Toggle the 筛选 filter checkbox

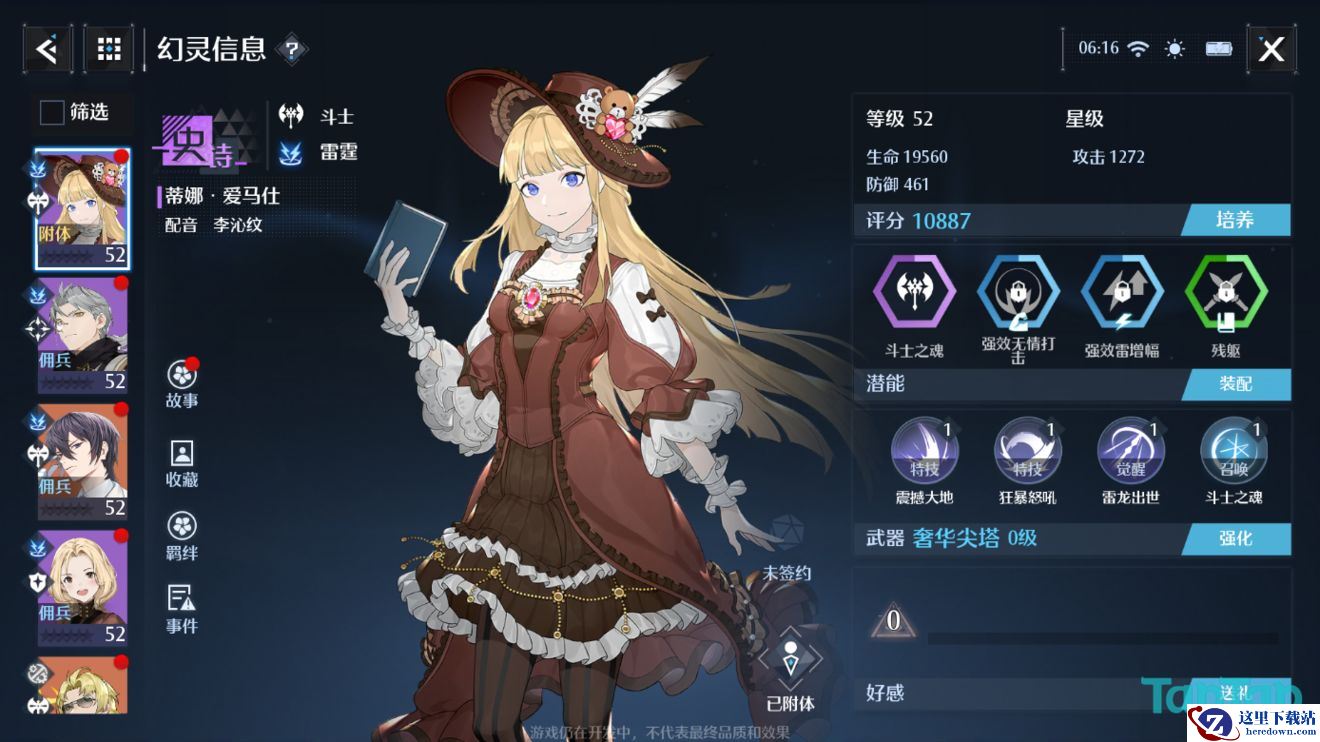[52, 112]
